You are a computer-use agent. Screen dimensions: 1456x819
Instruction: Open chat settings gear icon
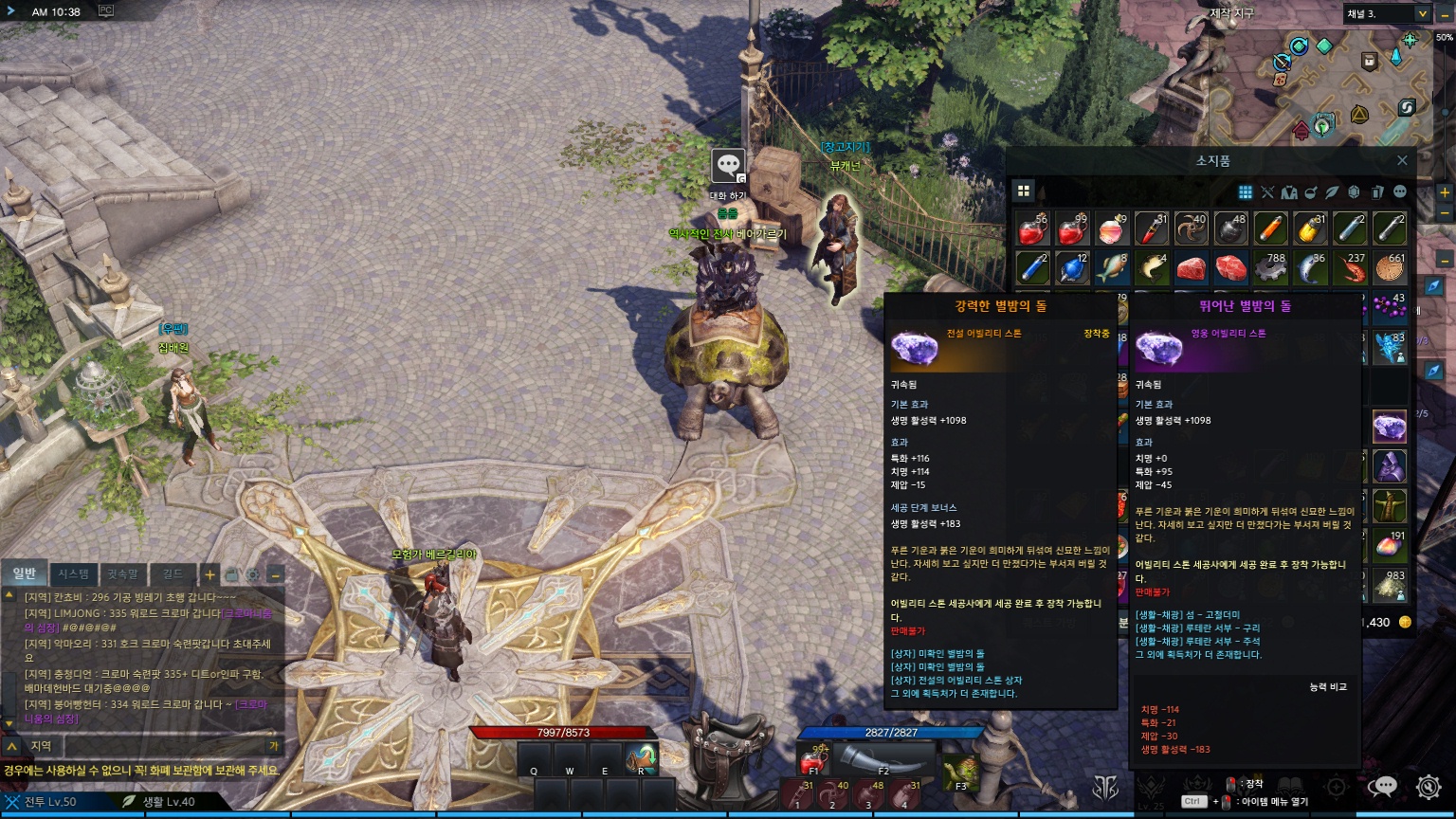pyautogui.click(x=253, y=574)
